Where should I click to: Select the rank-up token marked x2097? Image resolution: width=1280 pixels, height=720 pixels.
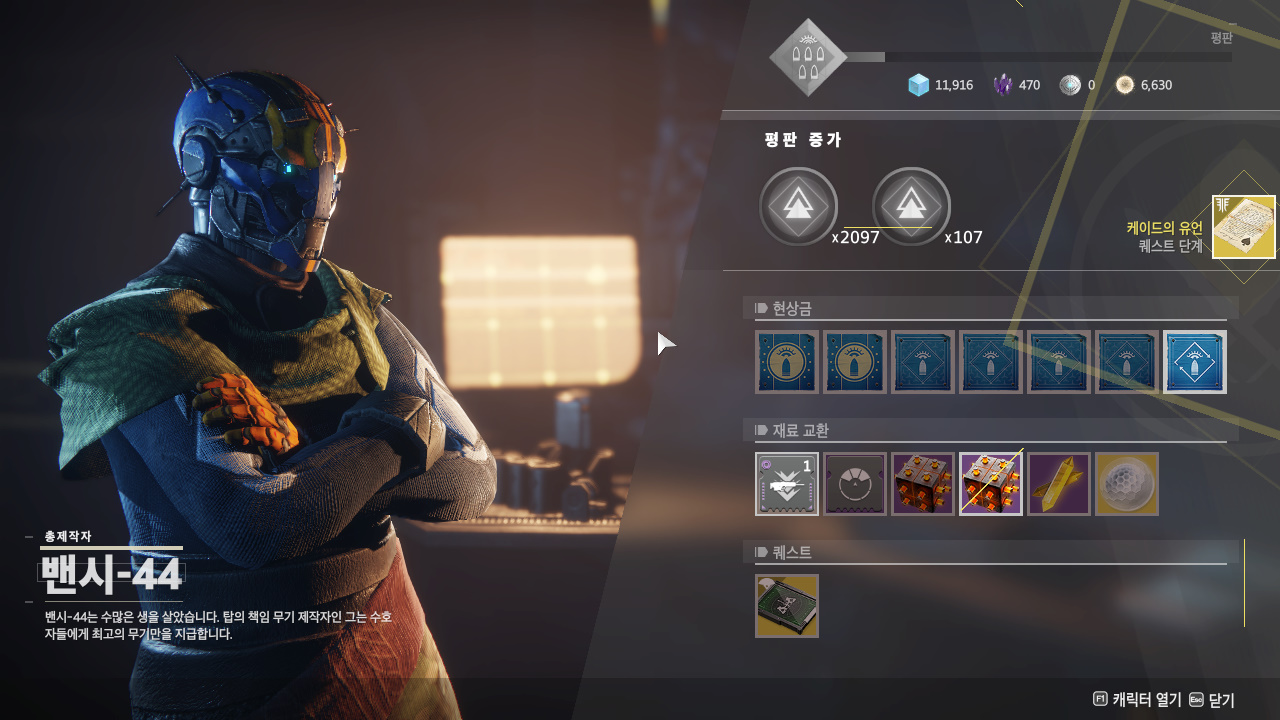pos(798,206)
